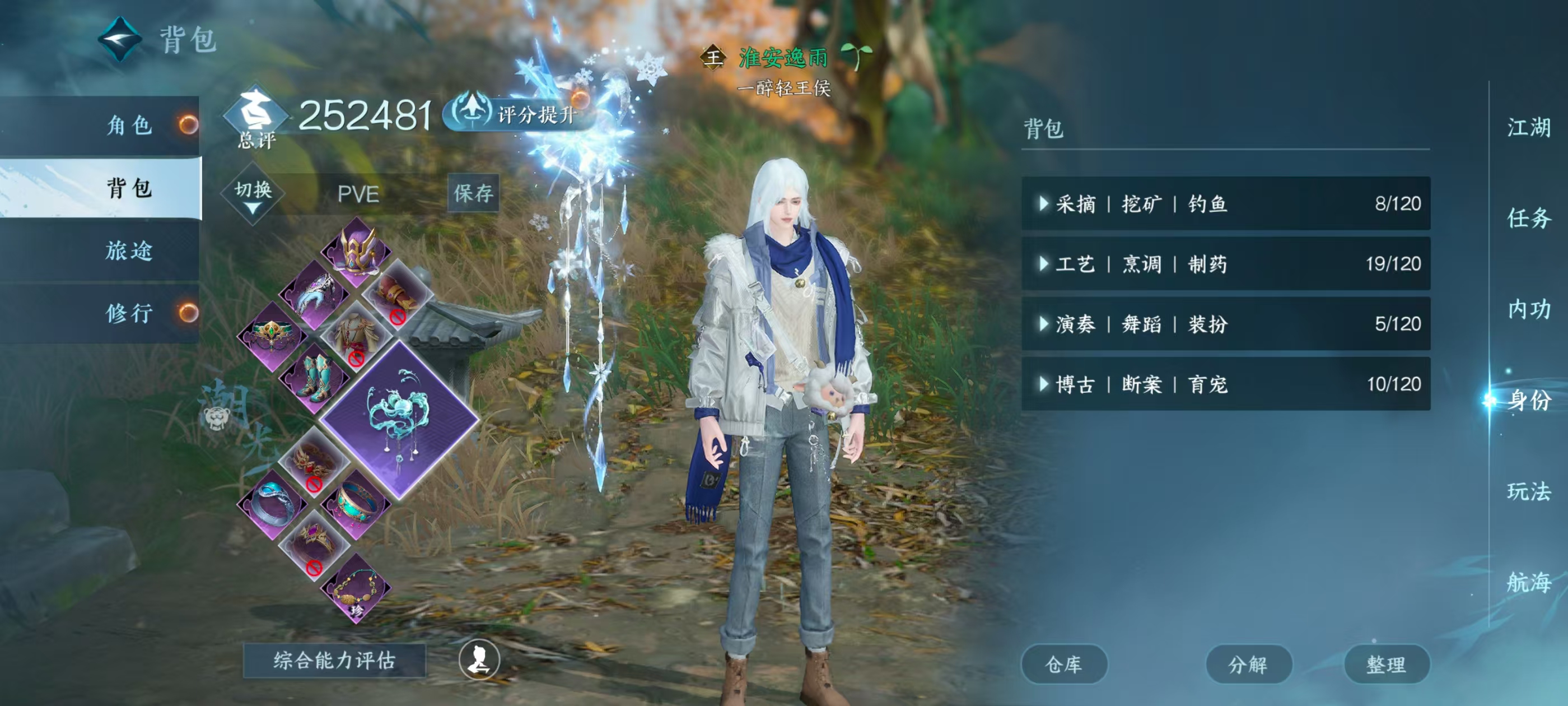
Task: Open the 修行 tab
Action: [x=129, y=313]
